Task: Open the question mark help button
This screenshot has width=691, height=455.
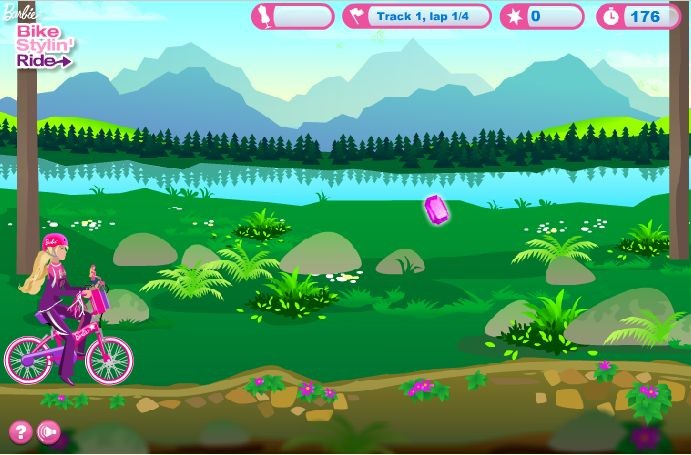Action: tap(19, 432)
